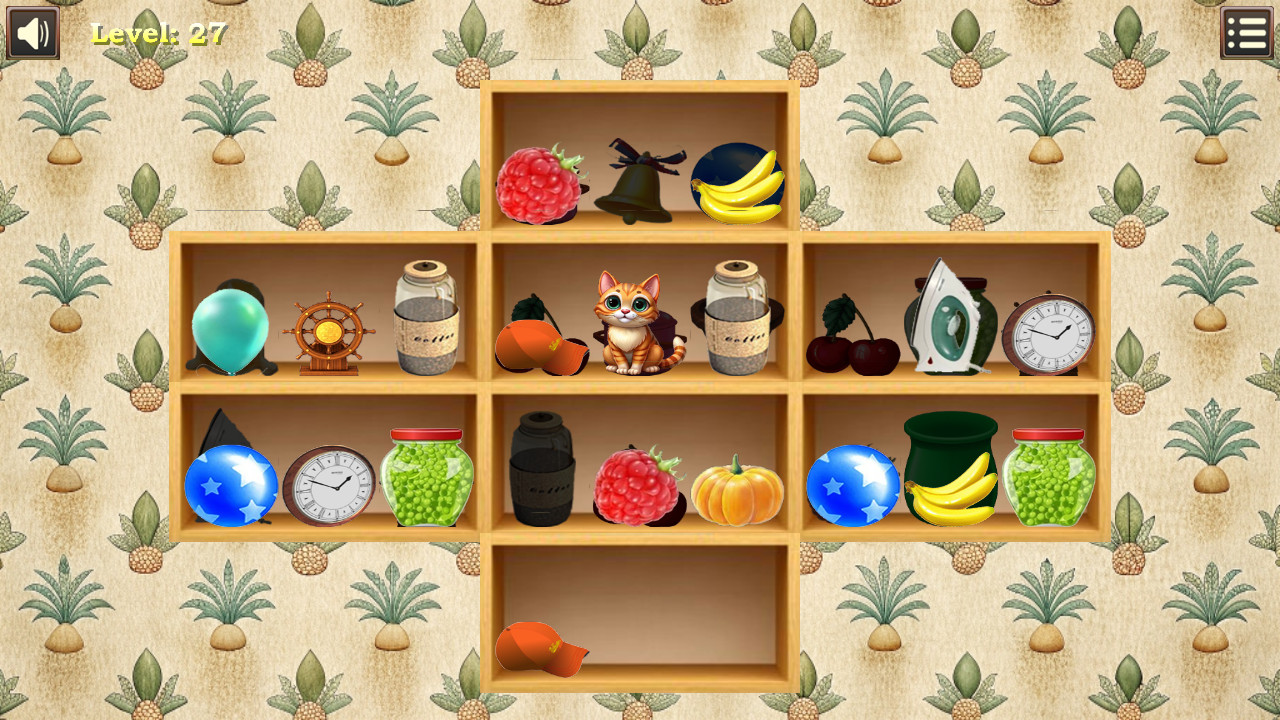Click the Level 27 text label
This screenshot has height=720, width=1280.
pos(158,34)
